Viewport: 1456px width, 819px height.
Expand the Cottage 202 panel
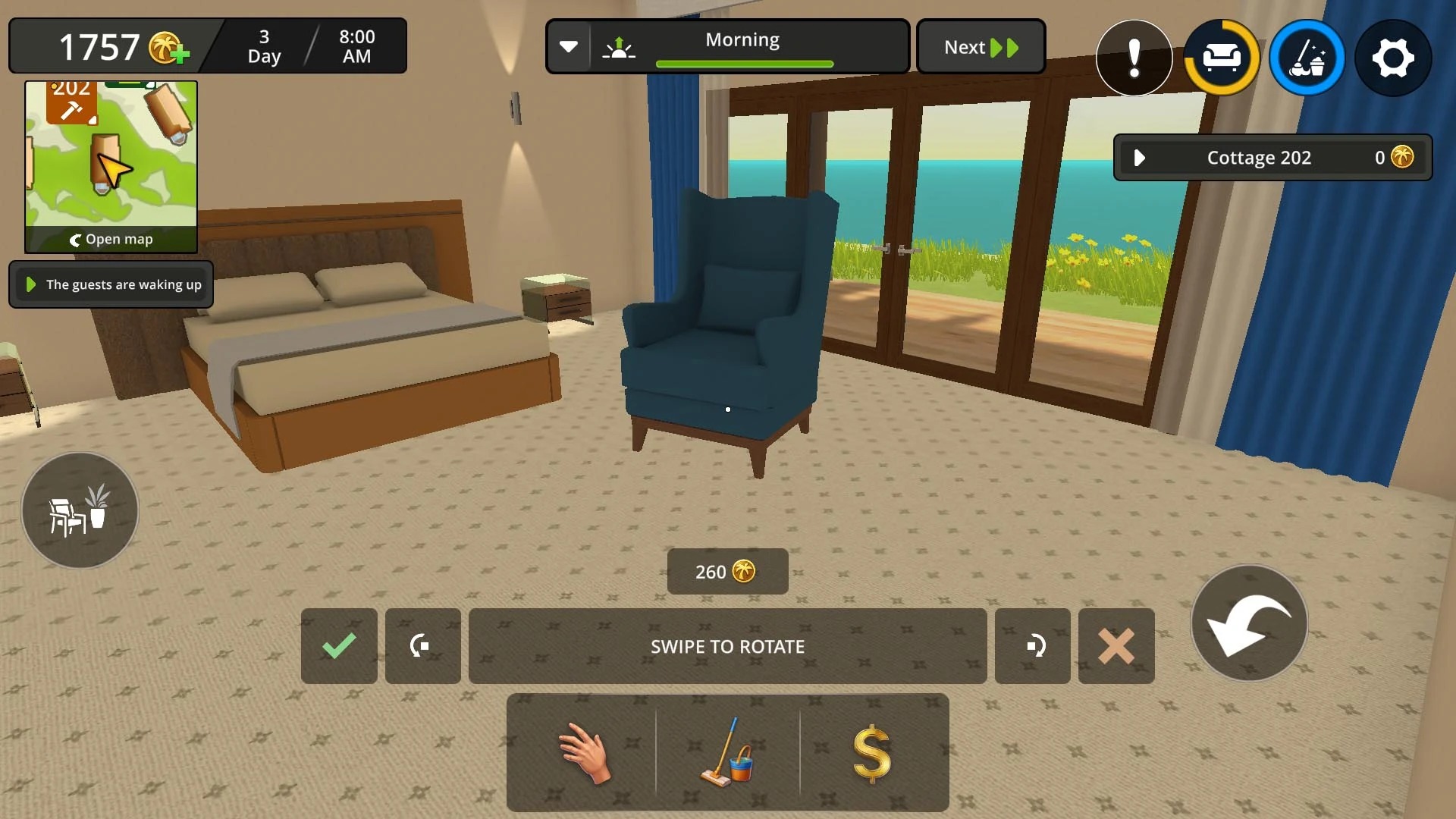pyautogui.click(x=1139, y=157)
